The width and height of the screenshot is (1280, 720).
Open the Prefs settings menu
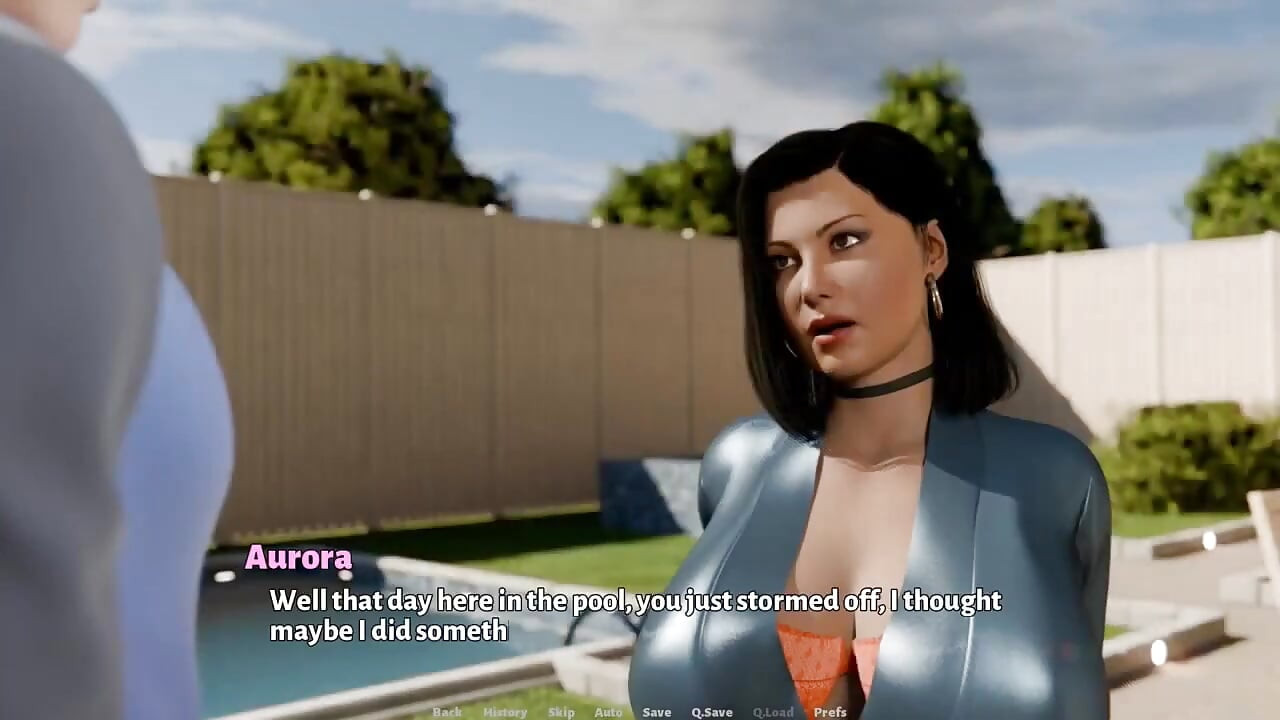pyautogui.click(x=830, y=712)
